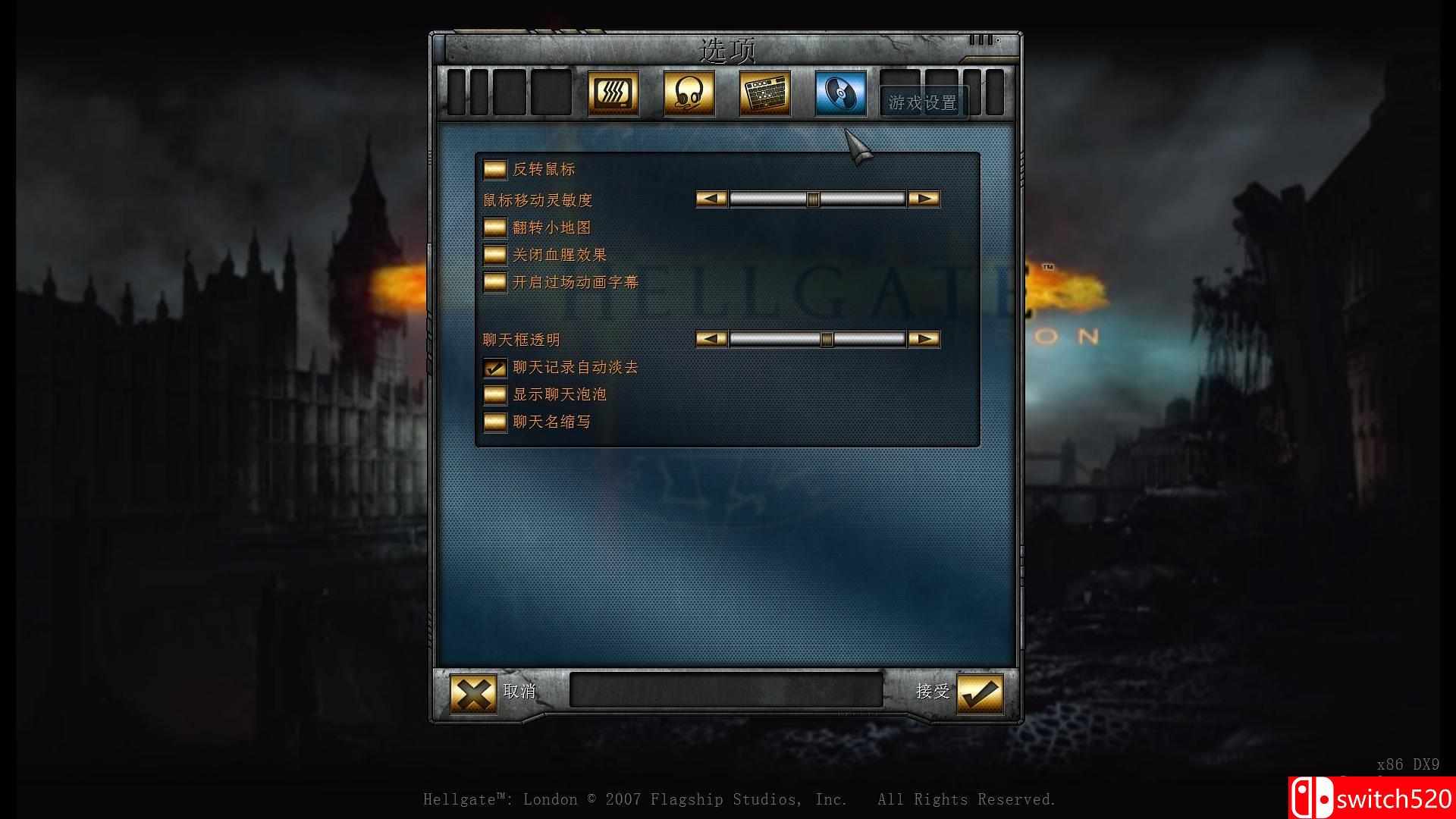The height and width of the screenshot is (819, 1456).
Task: Increase chat transparency with right arrow
Action: (924, 339)
